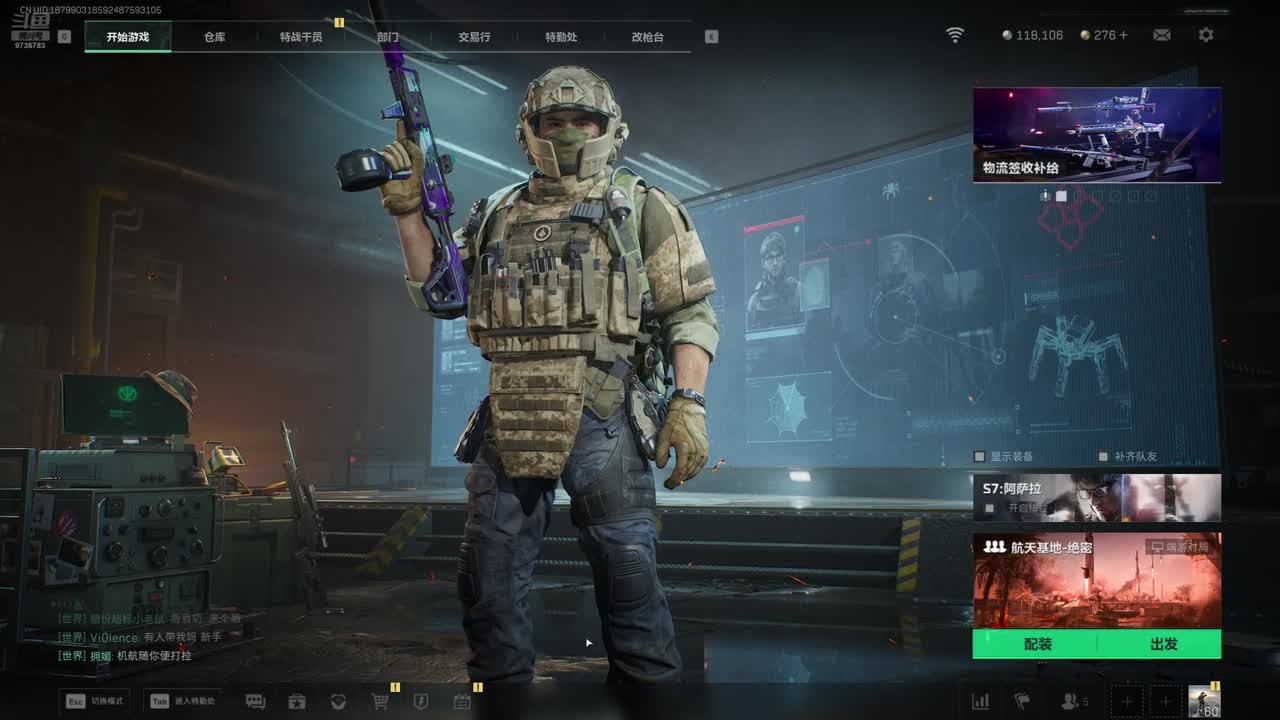This screenshot has width=1280, height=720.
Task: Open settings via the gear icon
Action: click(1206, 35)
